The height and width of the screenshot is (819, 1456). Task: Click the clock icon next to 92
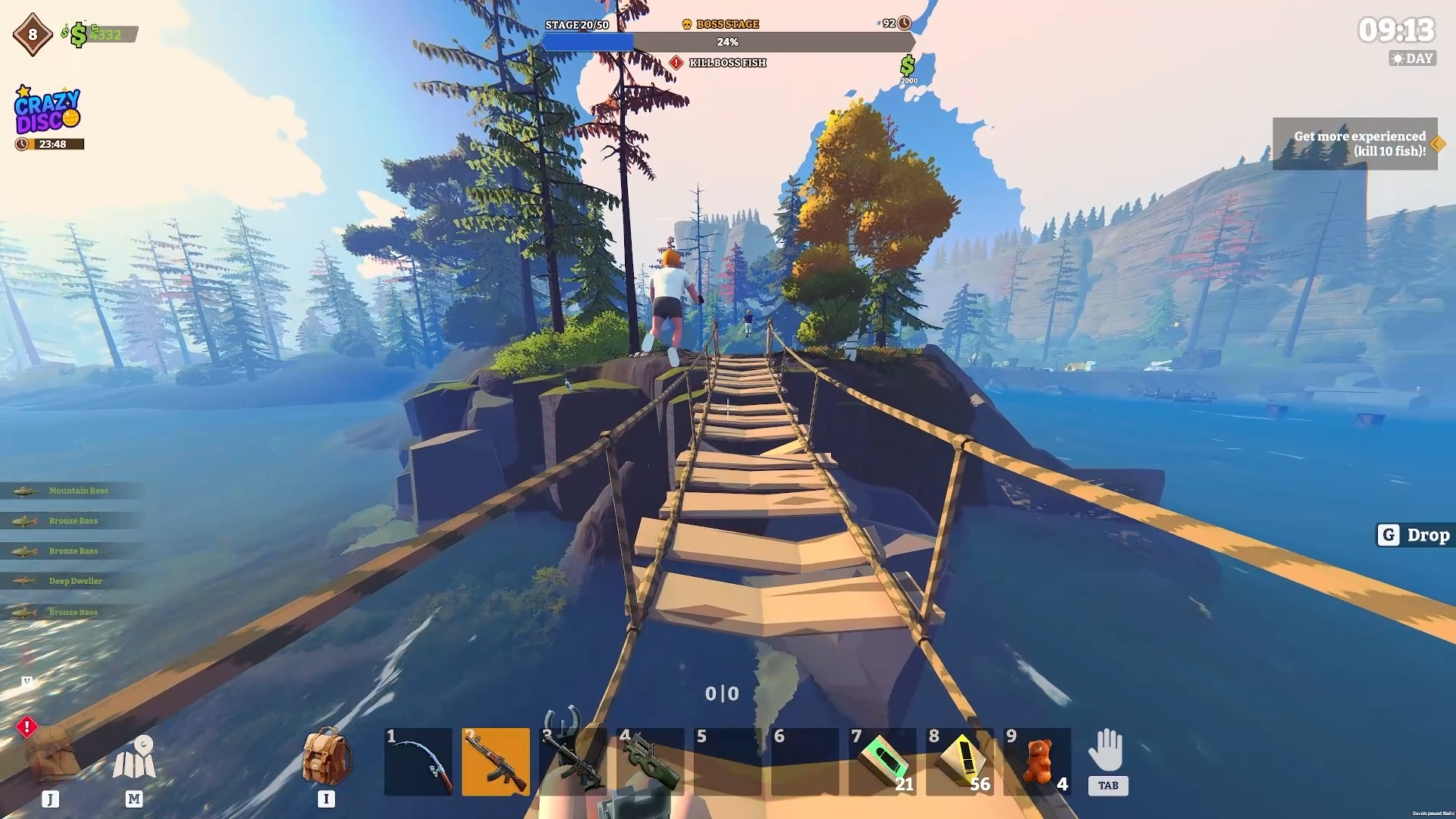(x=902, y=24)
